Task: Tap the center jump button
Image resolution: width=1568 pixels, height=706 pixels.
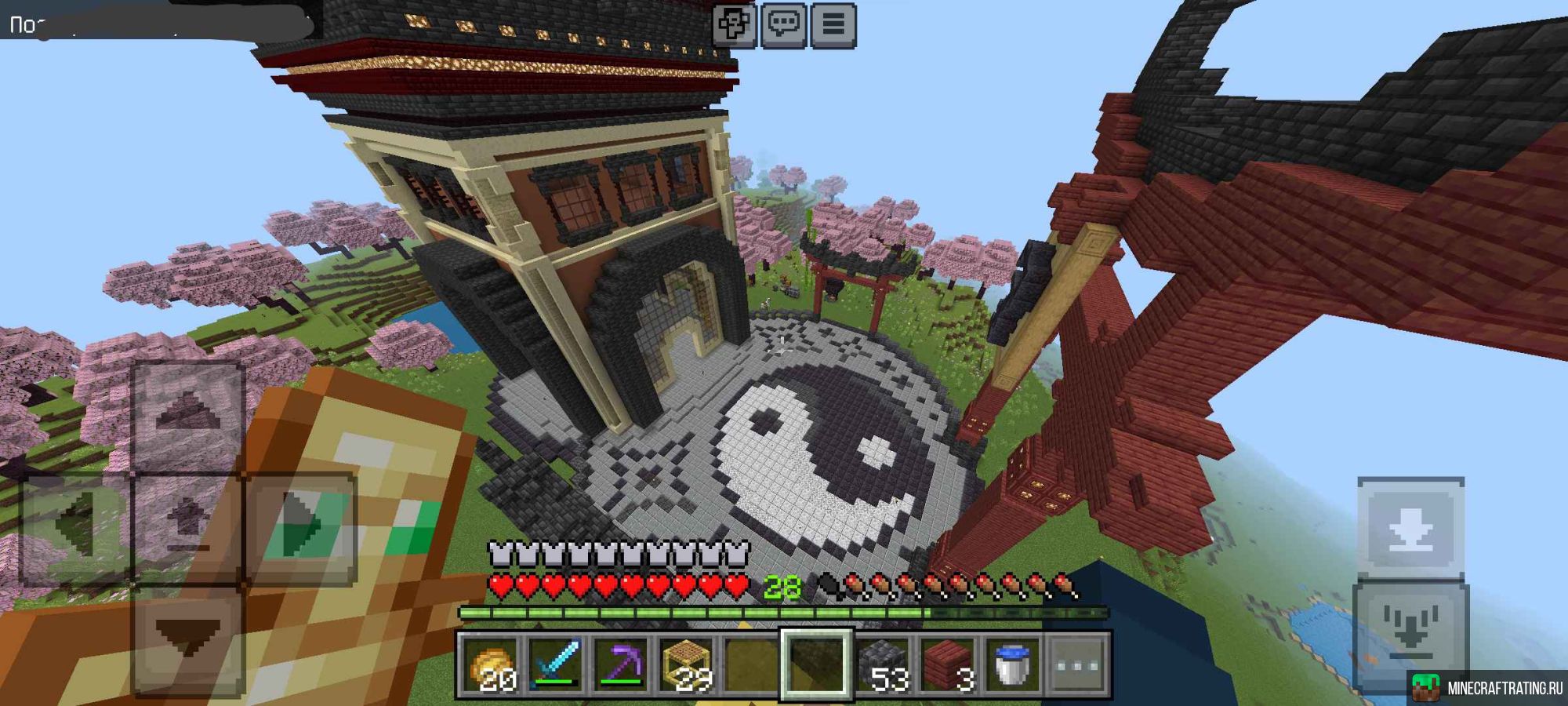Action: (188, 527)
